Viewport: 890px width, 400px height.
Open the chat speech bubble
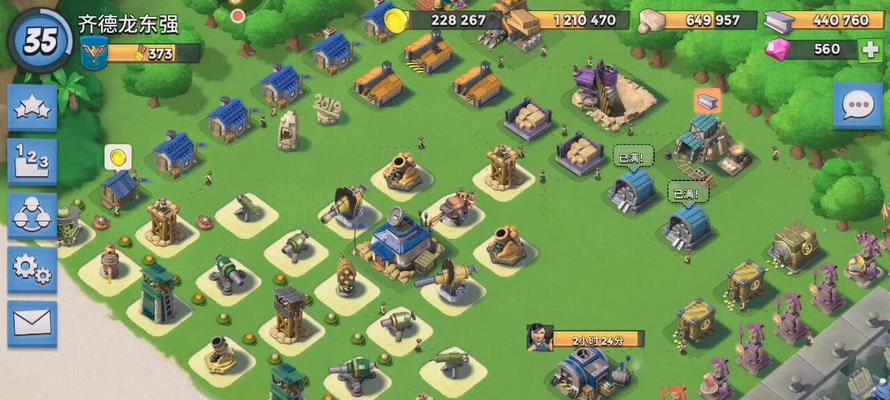coord(858,106)
